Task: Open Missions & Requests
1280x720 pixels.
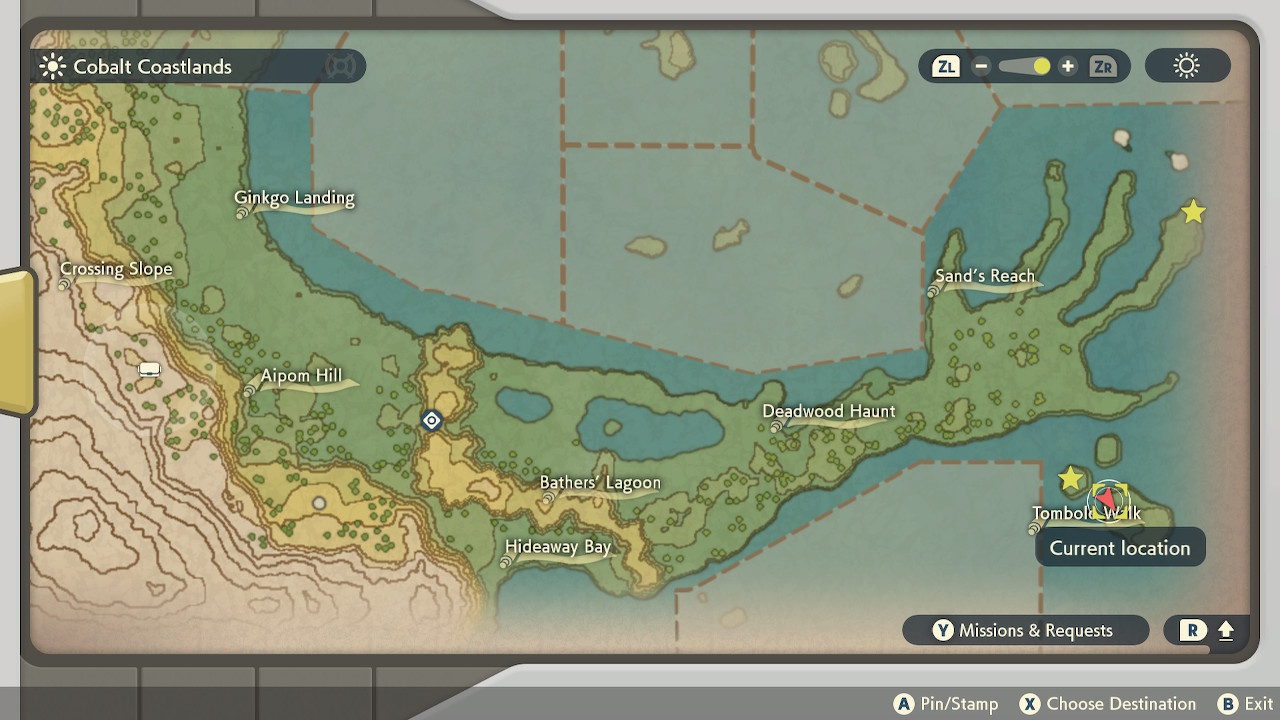Action: point(1025,630)
